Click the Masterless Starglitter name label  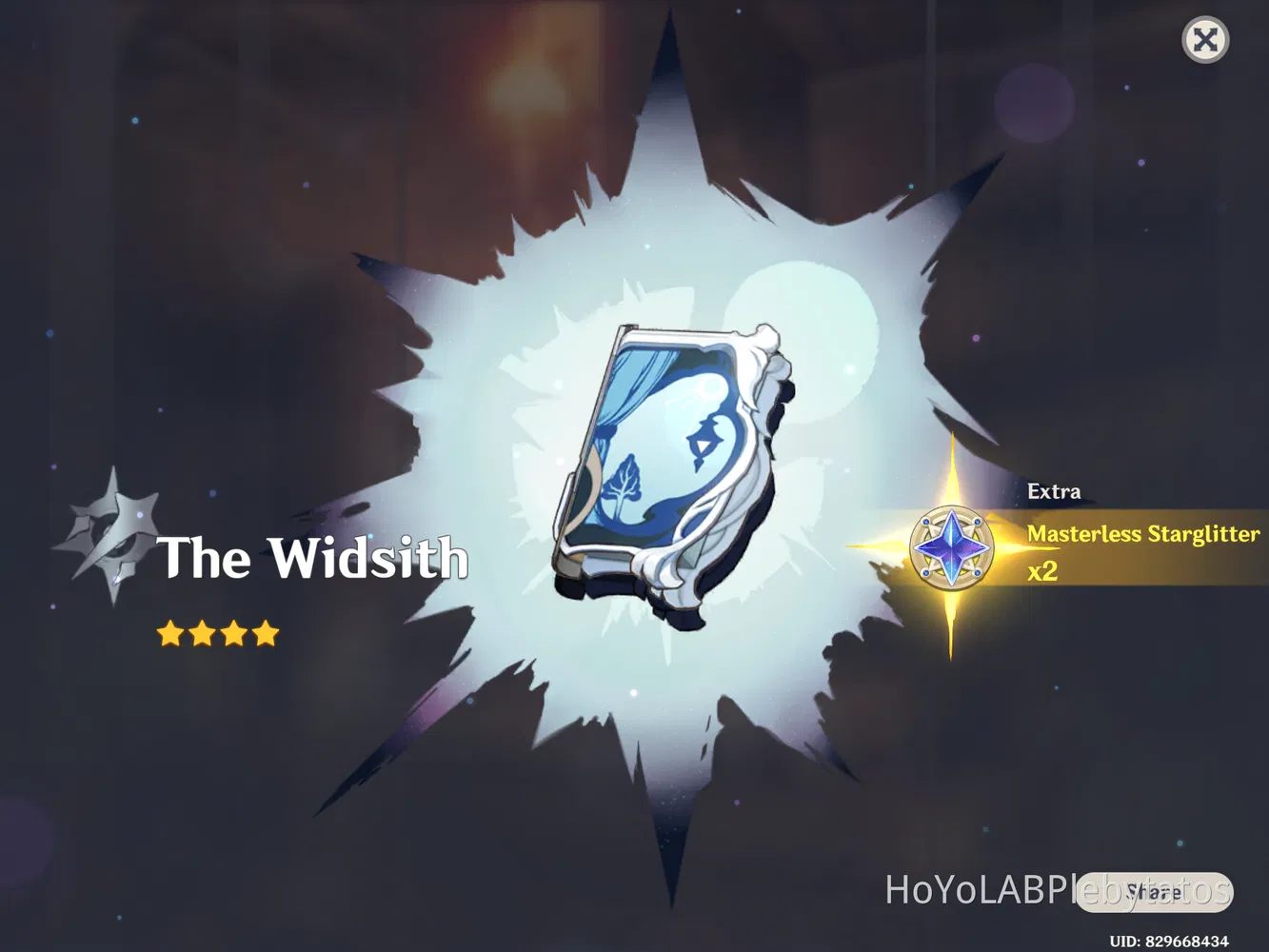point(1142,535)
